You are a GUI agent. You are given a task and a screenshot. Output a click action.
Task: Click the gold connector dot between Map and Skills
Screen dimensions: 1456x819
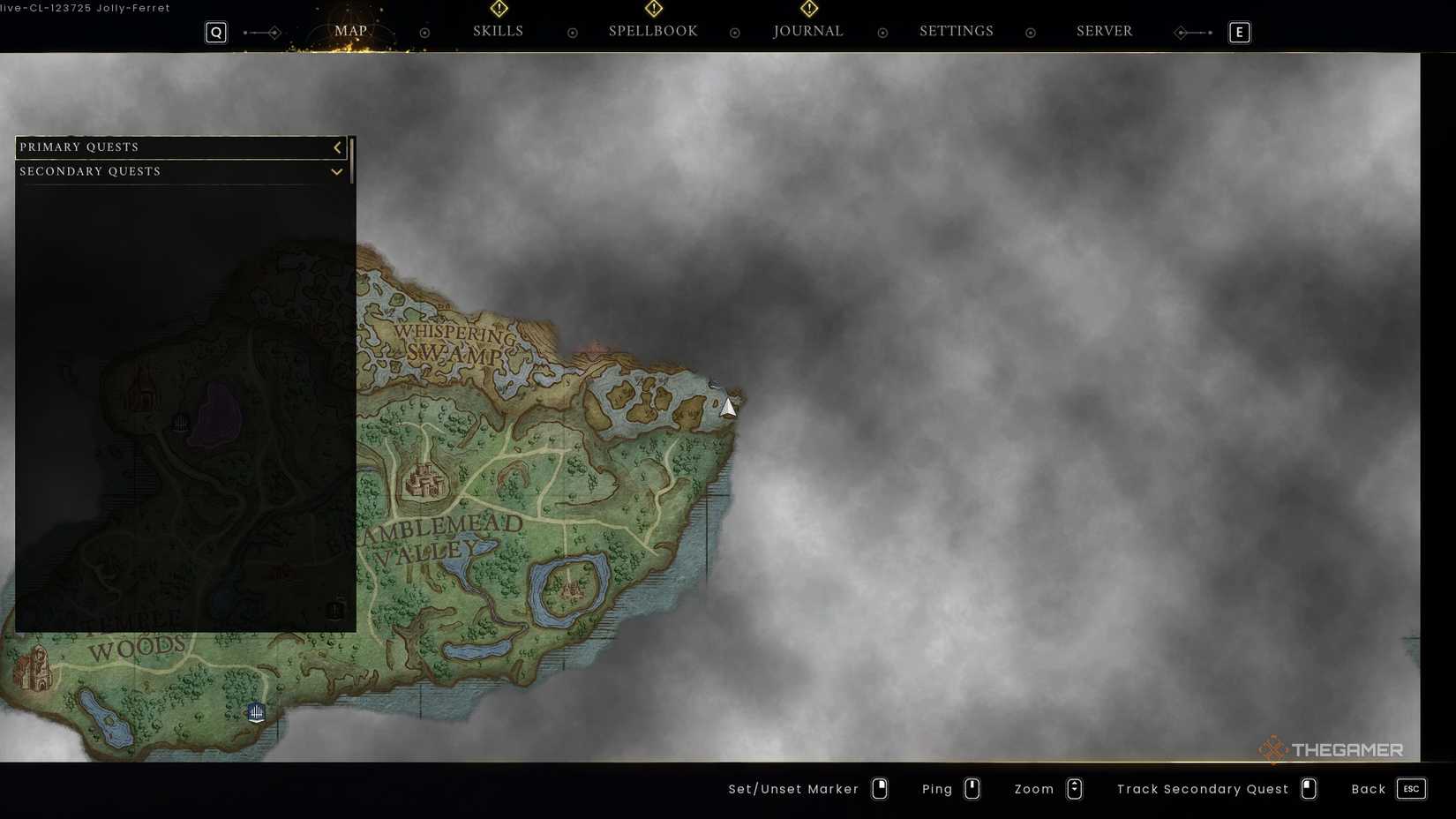(424, 32)
